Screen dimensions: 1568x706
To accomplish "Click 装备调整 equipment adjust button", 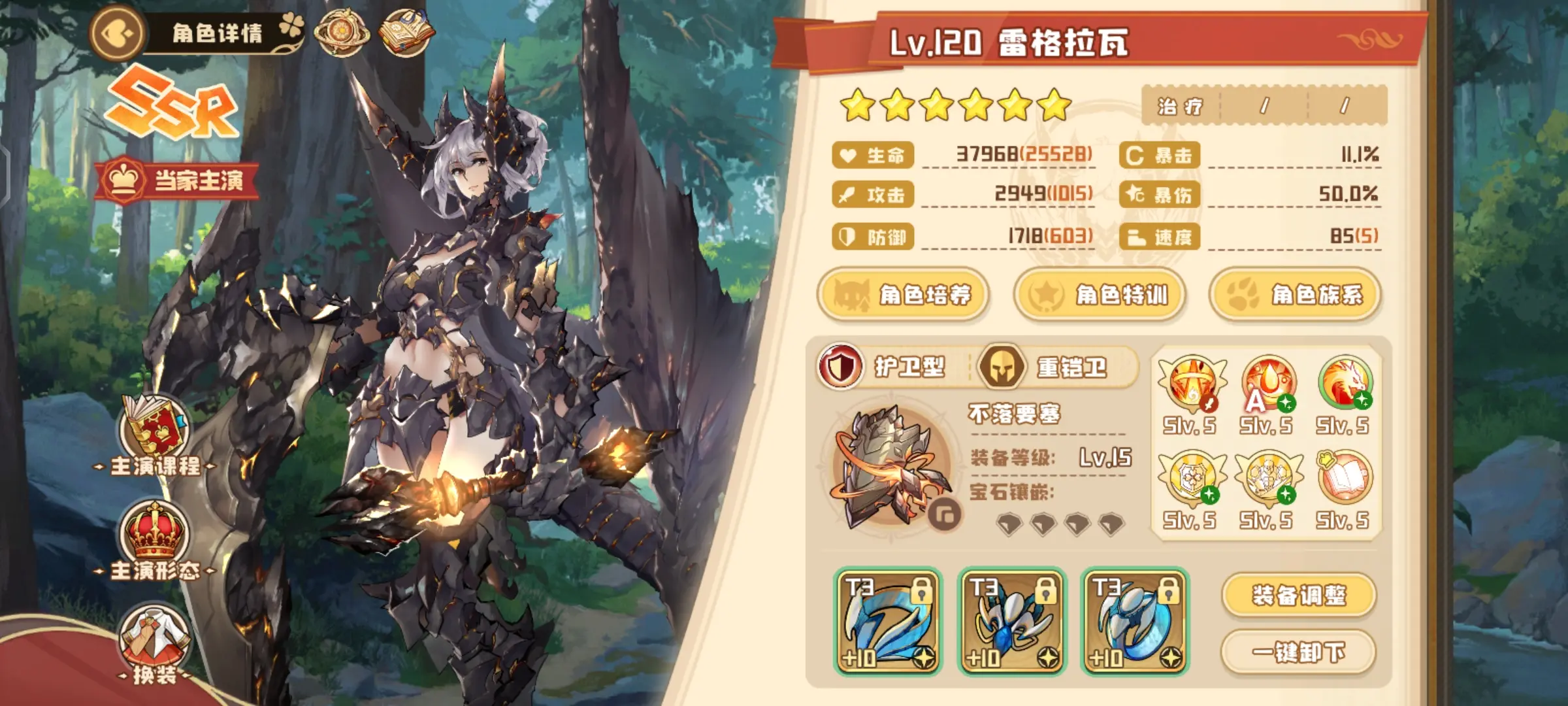I will point(1299,596).
